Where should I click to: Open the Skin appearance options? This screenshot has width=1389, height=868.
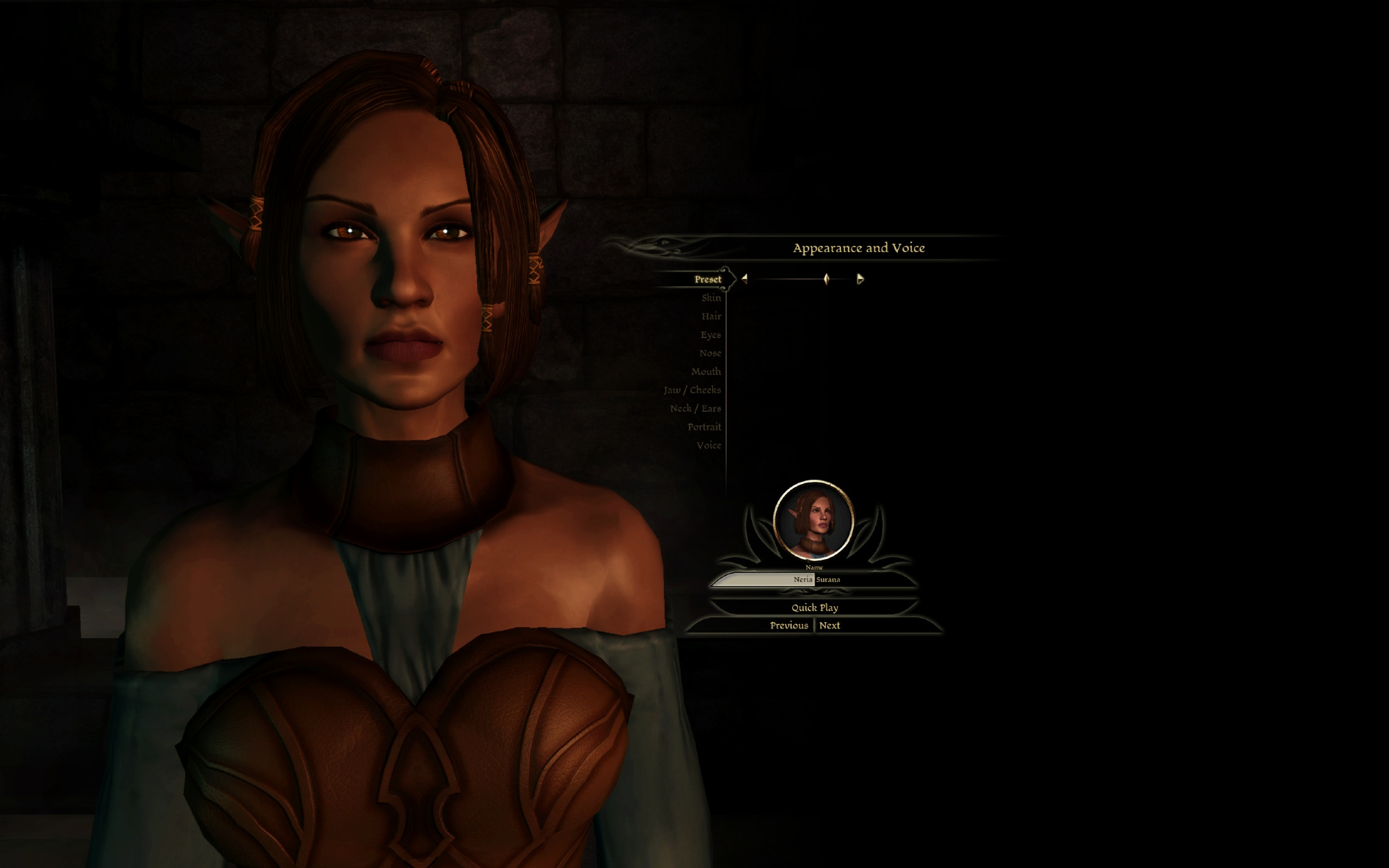tap(710, 298)
